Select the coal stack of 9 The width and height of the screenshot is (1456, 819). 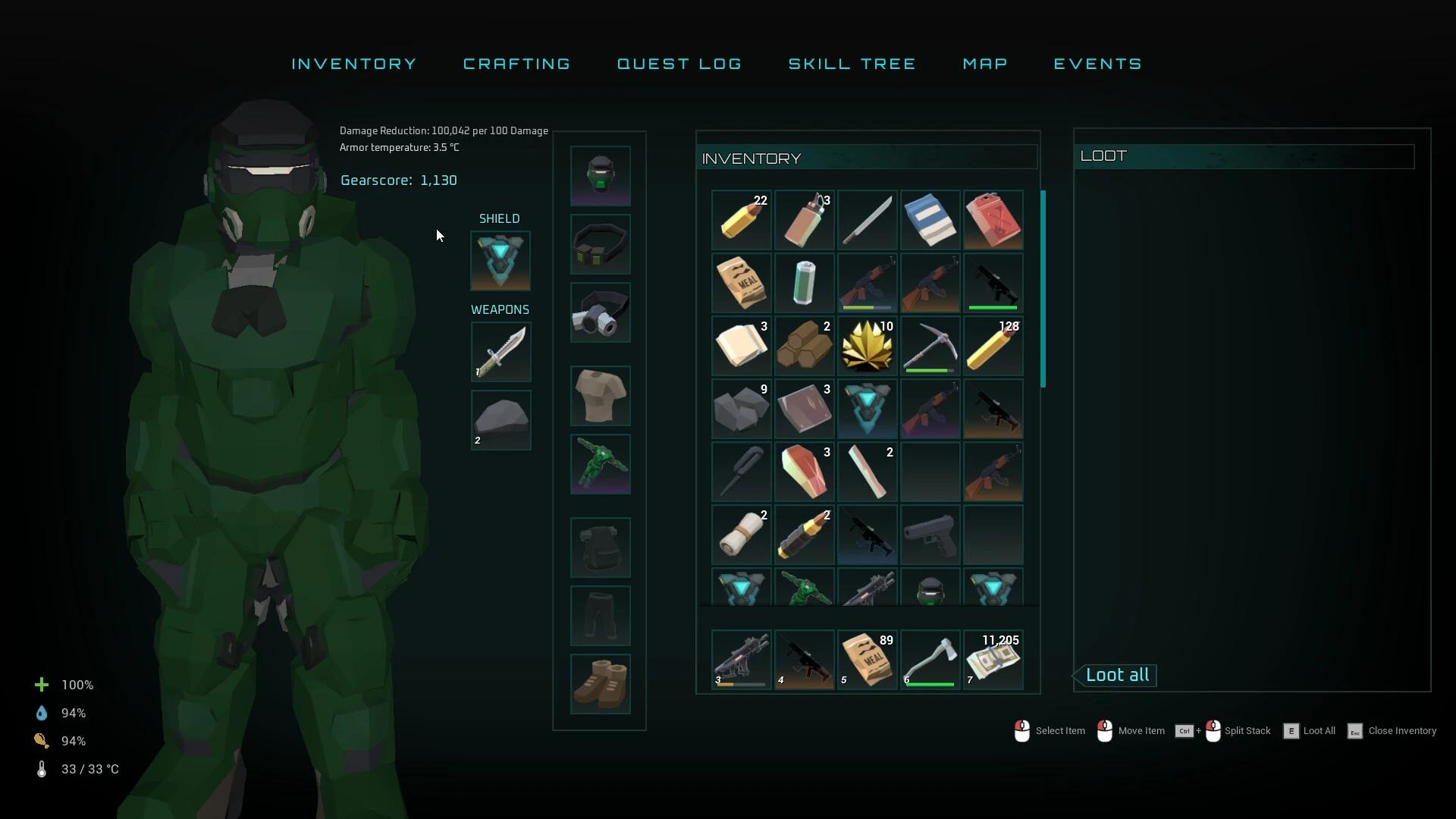[x=741, y=408]
